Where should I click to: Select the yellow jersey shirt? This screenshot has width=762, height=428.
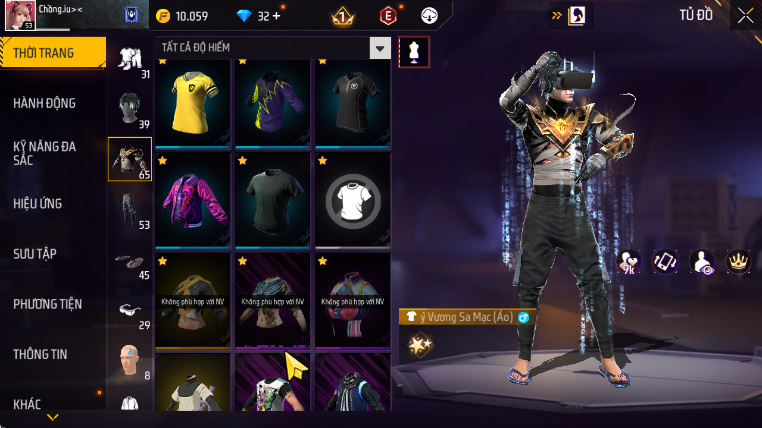[x=193, y=102]
